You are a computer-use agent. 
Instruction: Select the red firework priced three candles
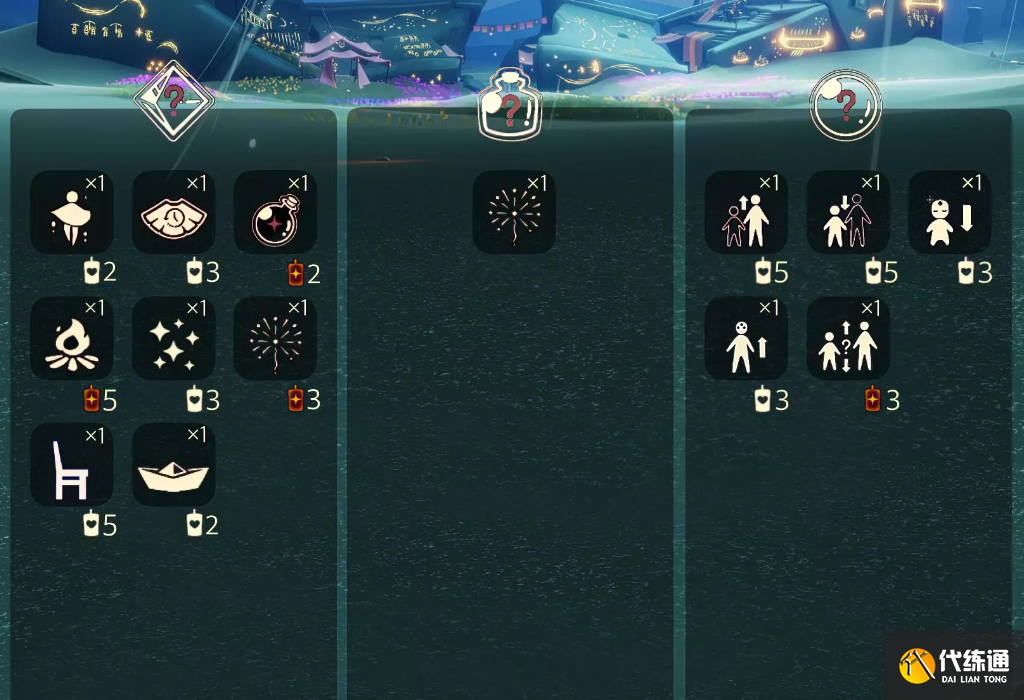click(275, 338)
